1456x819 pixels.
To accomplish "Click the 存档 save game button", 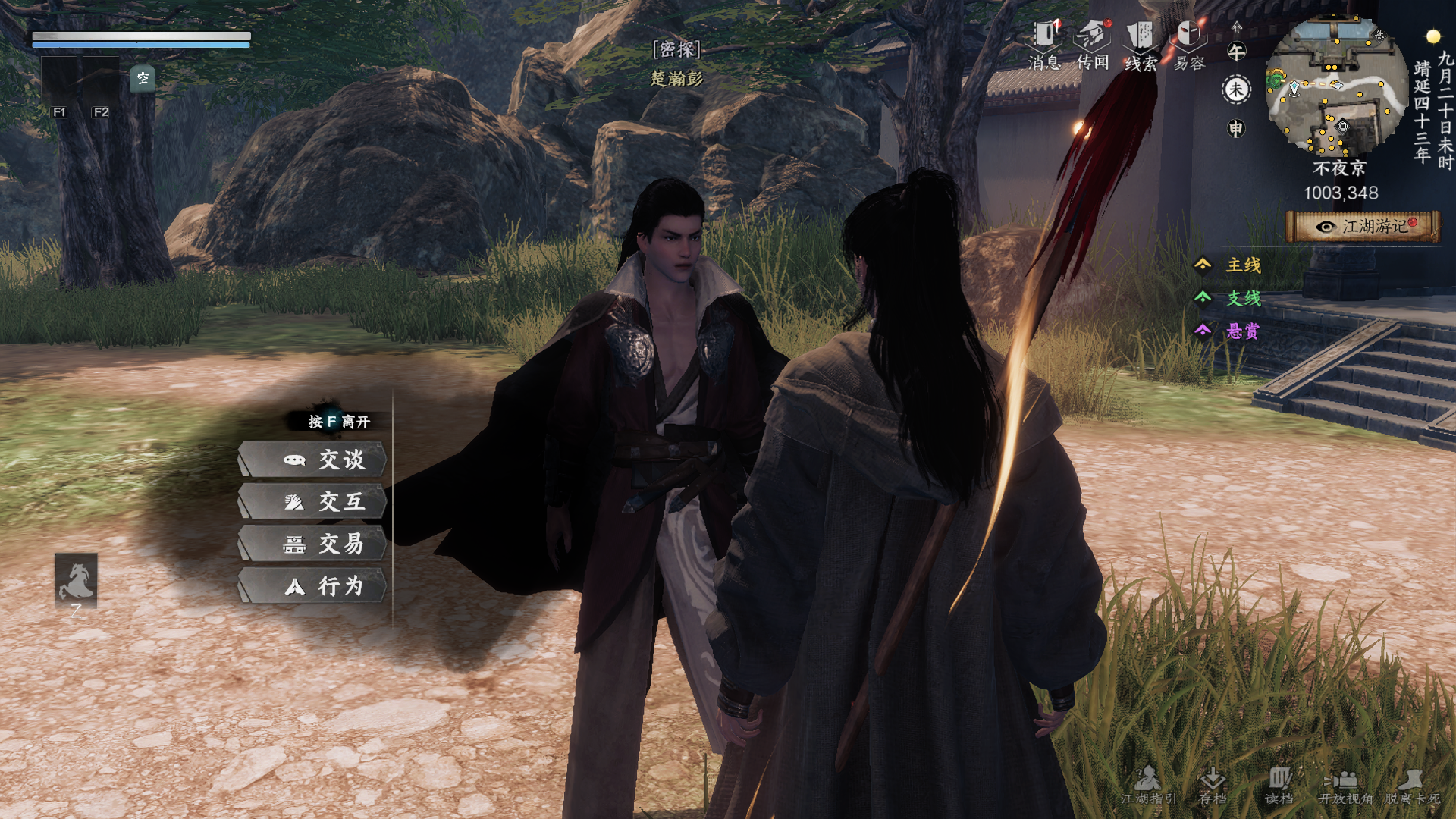I will pos(1213,785).
